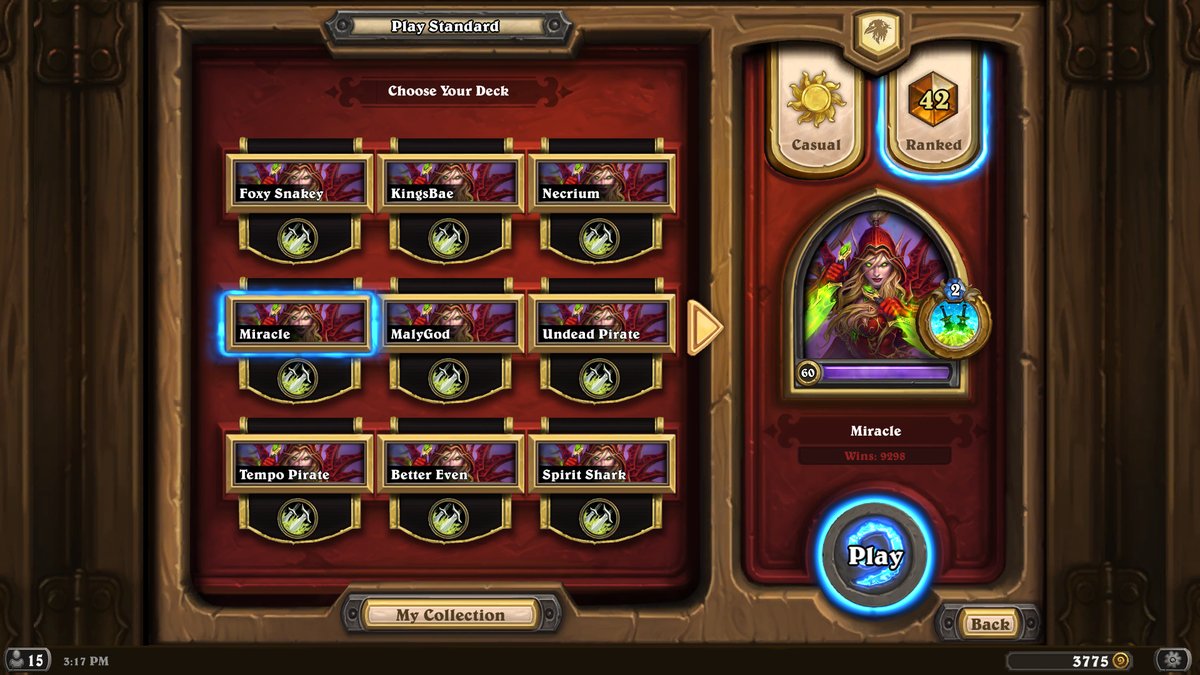Start the match with Play button

click(x=875, y=556)
